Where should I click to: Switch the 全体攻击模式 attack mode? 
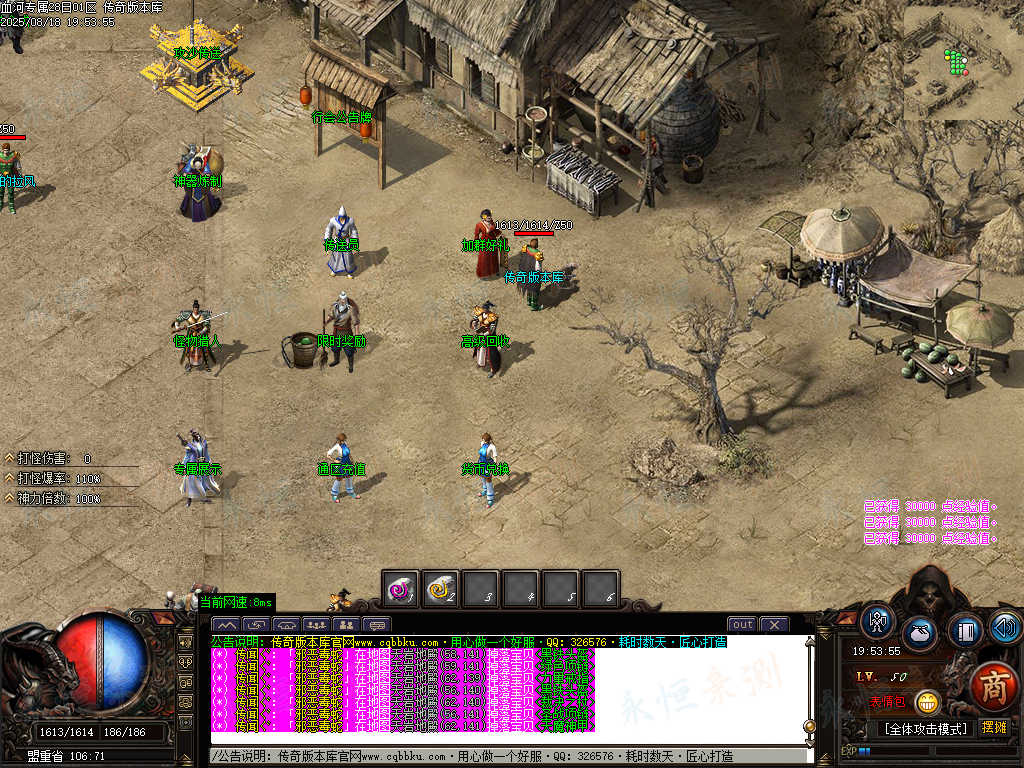(x=925, y=728)
